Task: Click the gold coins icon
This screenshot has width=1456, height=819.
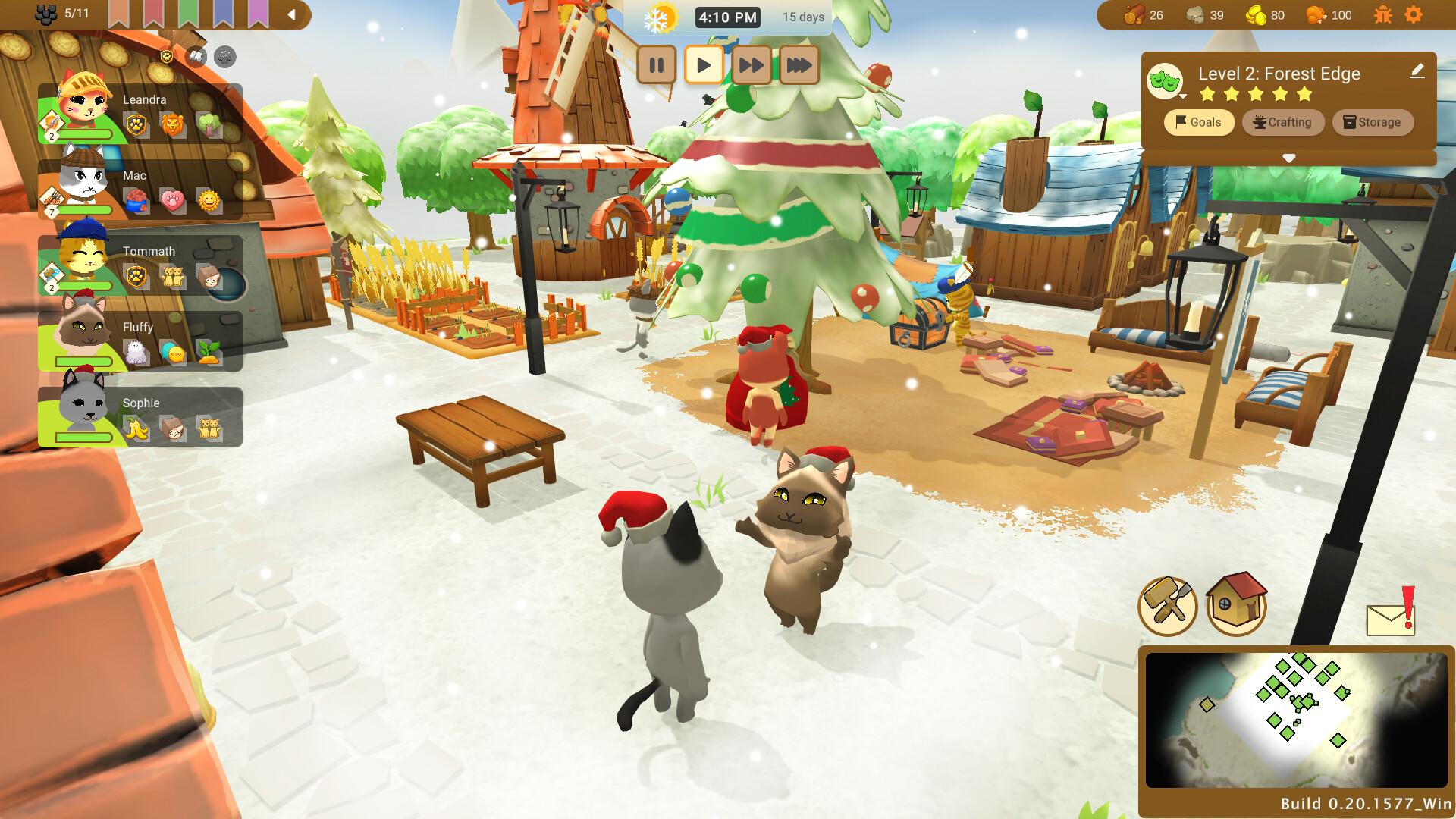Action: click(1255, 14)
